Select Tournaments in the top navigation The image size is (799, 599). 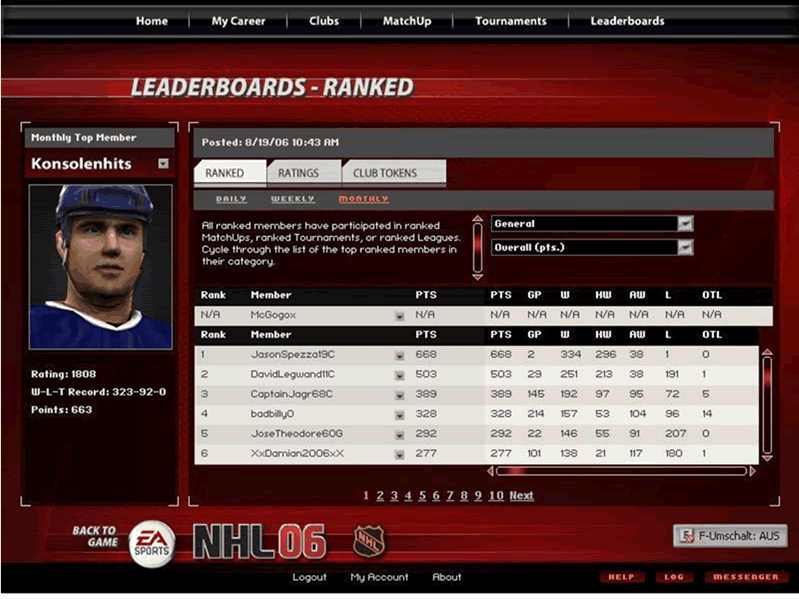pyautogui.click(x=511, y=21)
